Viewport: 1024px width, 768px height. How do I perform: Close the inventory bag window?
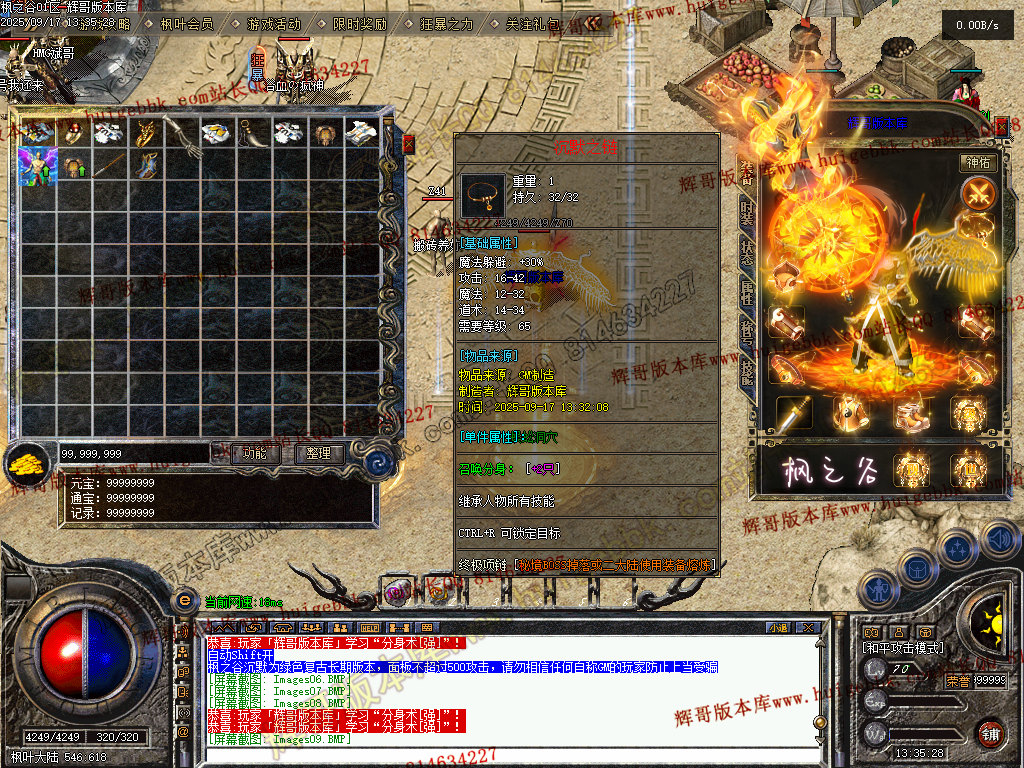click(408, 144)
